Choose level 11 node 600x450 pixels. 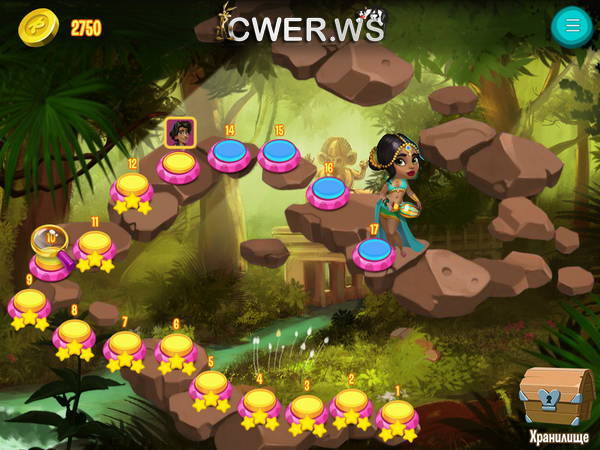click(95, 245)
